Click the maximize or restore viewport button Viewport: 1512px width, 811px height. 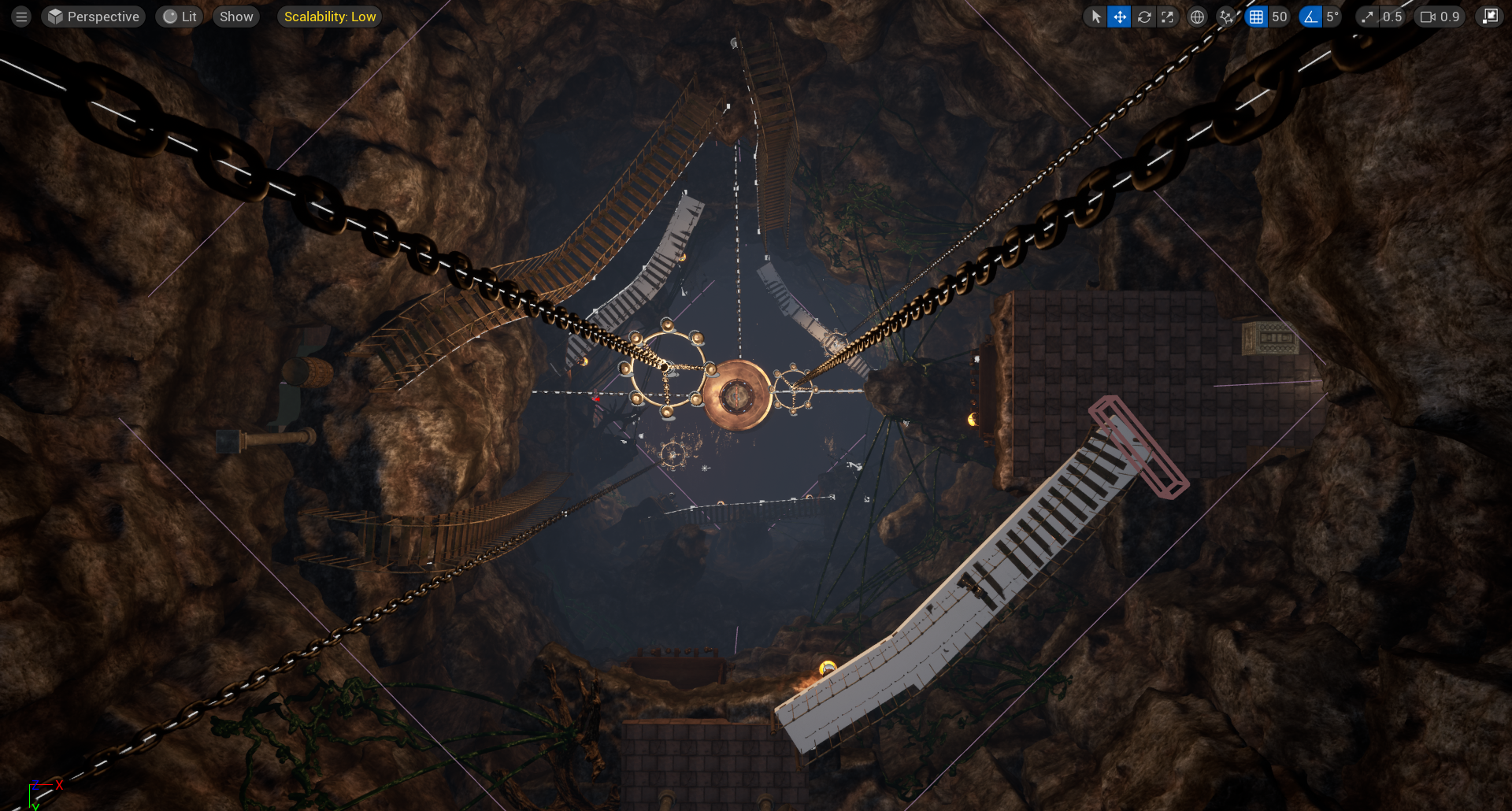(x=1490, y=17)
